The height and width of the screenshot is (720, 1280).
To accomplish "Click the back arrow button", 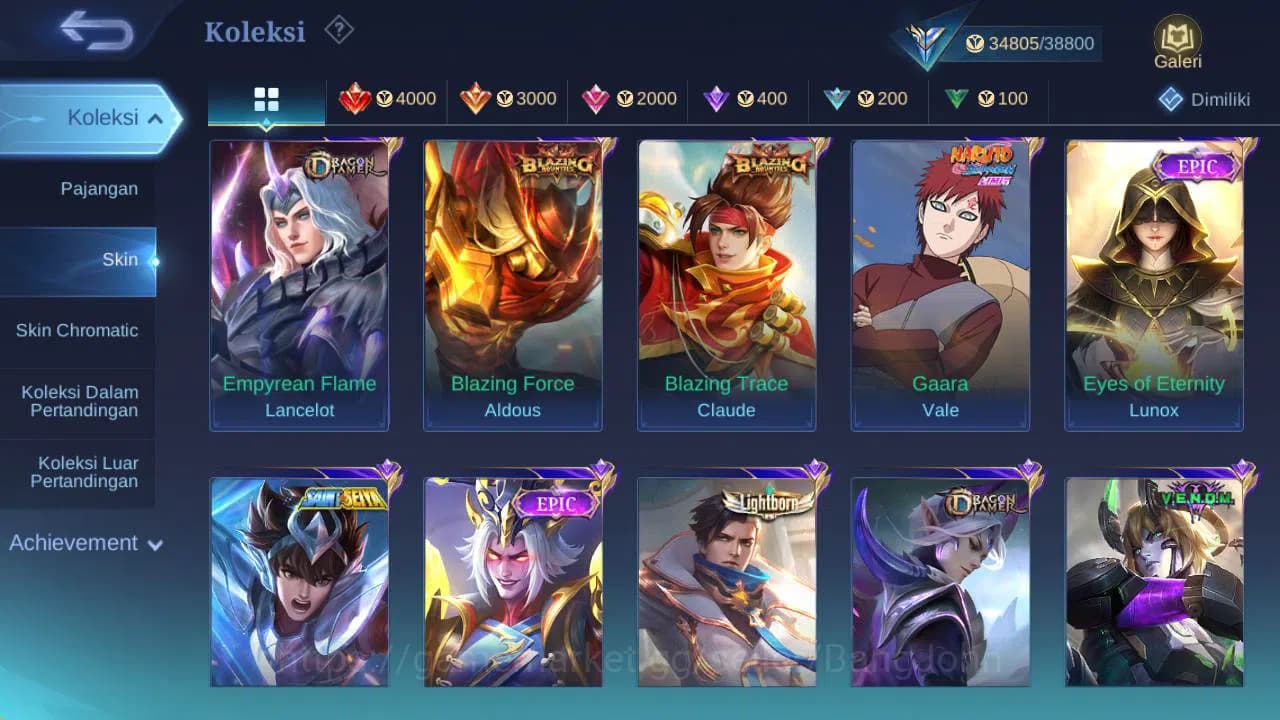I will [90, 31].
